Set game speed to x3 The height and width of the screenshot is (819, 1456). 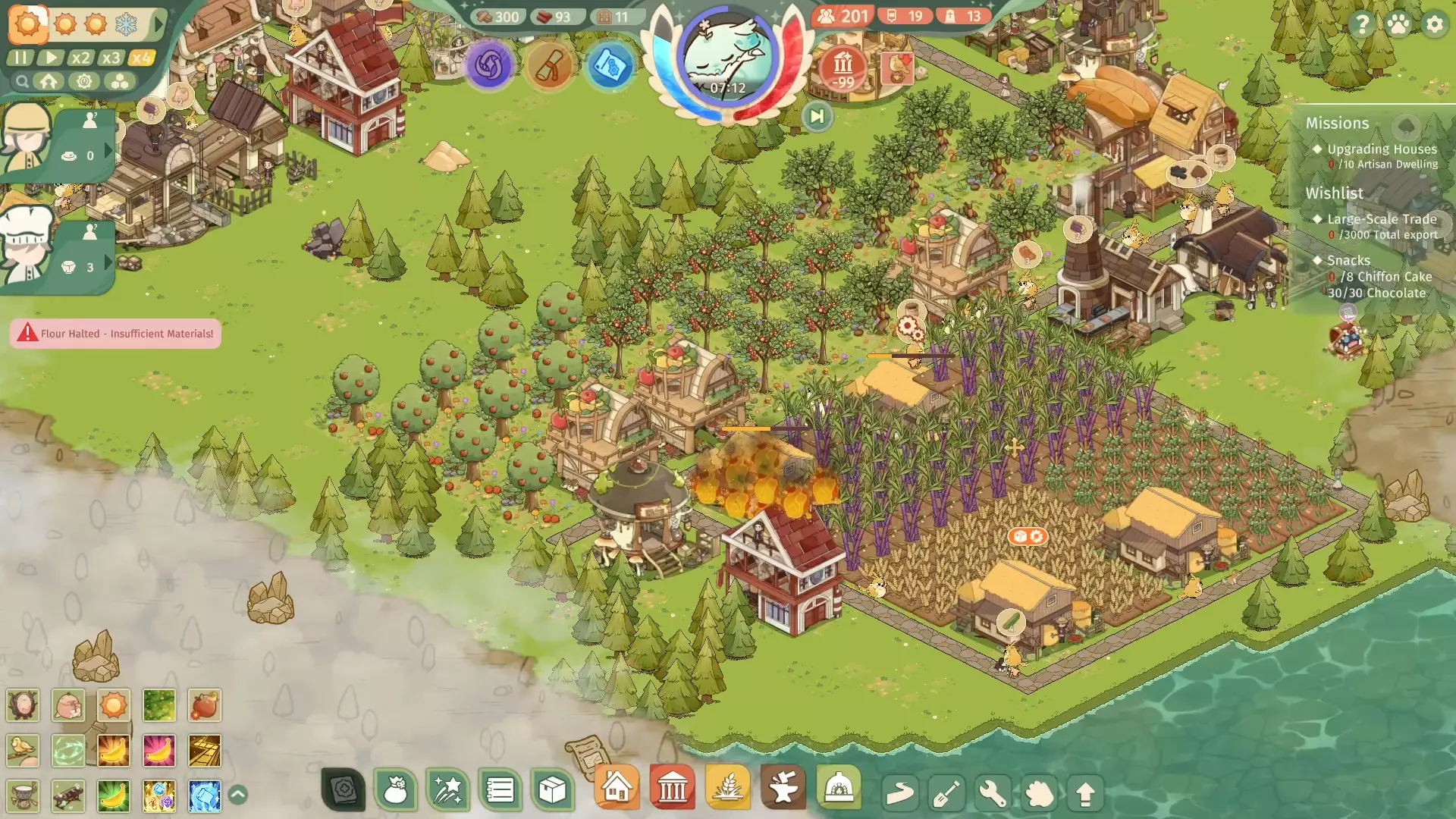[x=111, y=58]
